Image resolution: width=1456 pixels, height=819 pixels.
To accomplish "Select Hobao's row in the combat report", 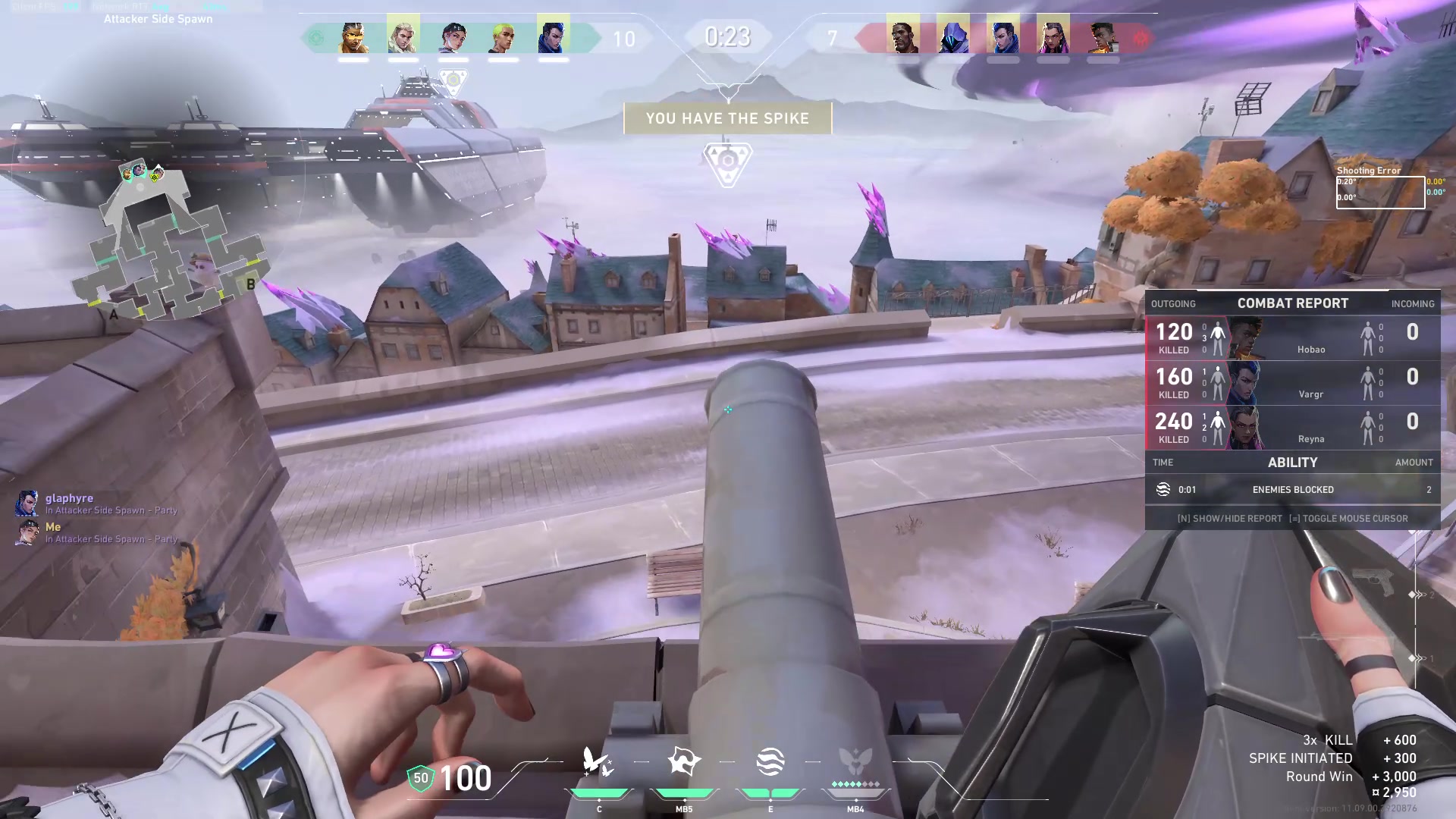I will (x=1292, y=337).
